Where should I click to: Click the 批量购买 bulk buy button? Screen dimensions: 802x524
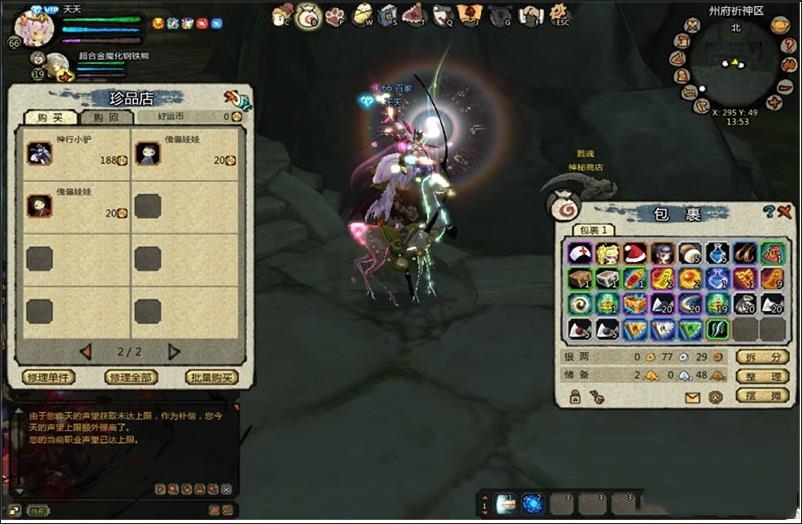[x=212, y=378]
